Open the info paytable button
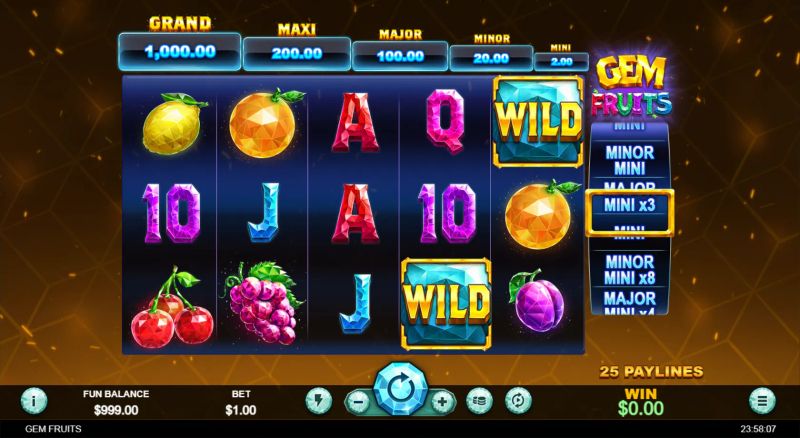The image size is (800, 438). pos(35,401)
